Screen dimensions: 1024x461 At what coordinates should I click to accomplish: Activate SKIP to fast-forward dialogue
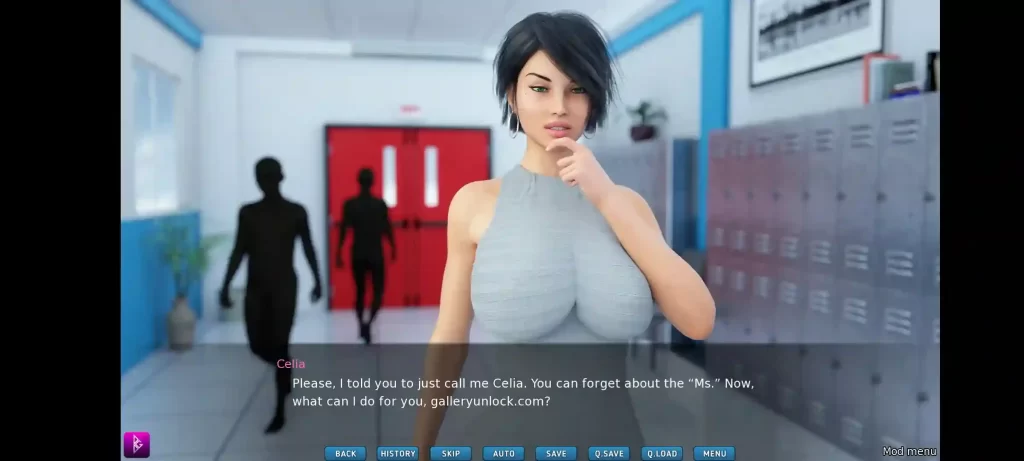click(x=450, y=453)
